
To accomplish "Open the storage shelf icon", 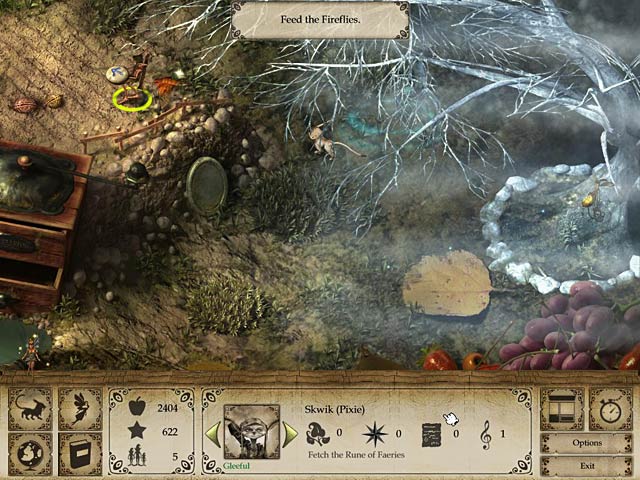I will click(562, 409).
